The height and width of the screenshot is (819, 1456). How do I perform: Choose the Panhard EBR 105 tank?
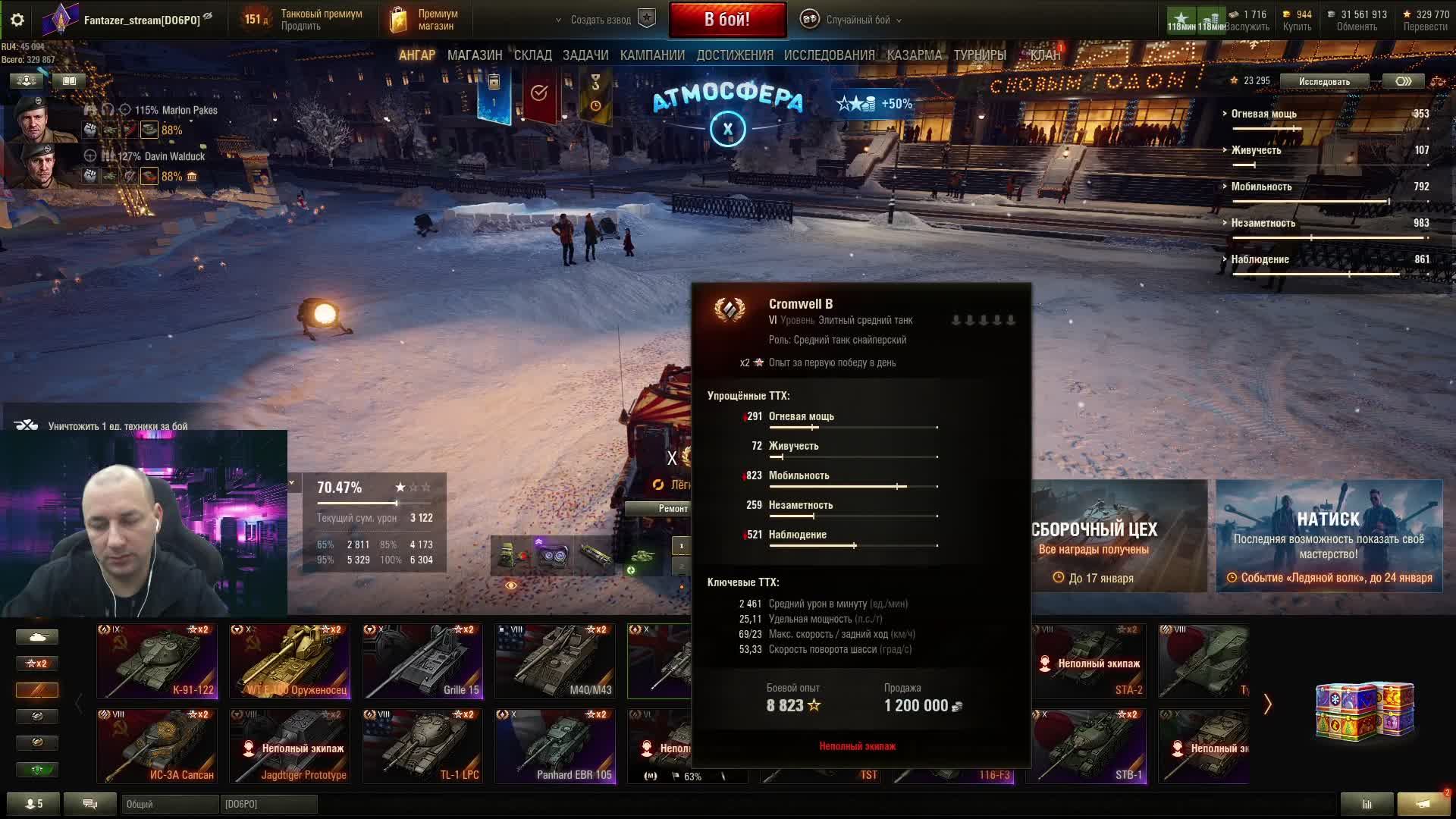(554, 745)
